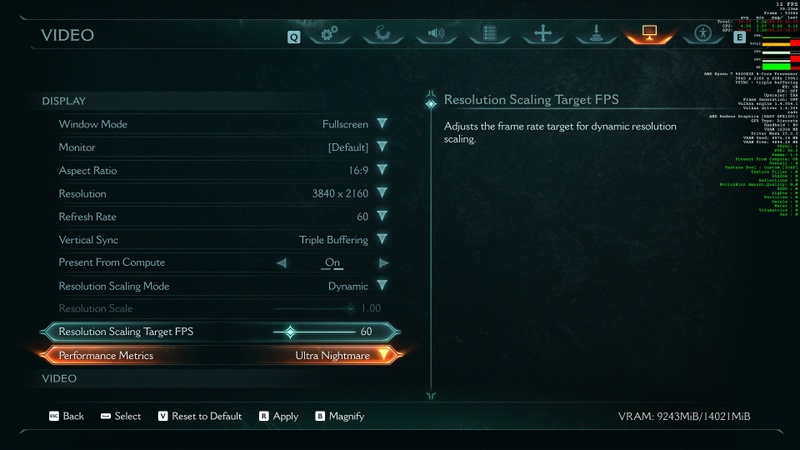Viewport: 800px width, 450px height.
Task: Expand the Resolution dropdown
Action: (x=382, y=194)
